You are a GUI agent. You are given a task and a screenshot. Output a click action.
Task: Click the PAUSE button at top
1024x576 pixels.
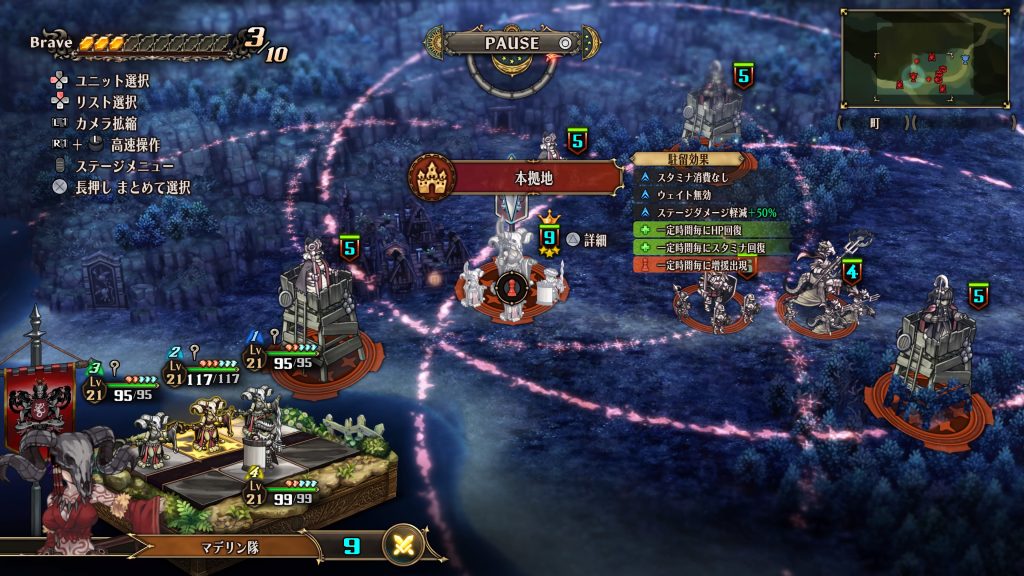tap(512, 43)
